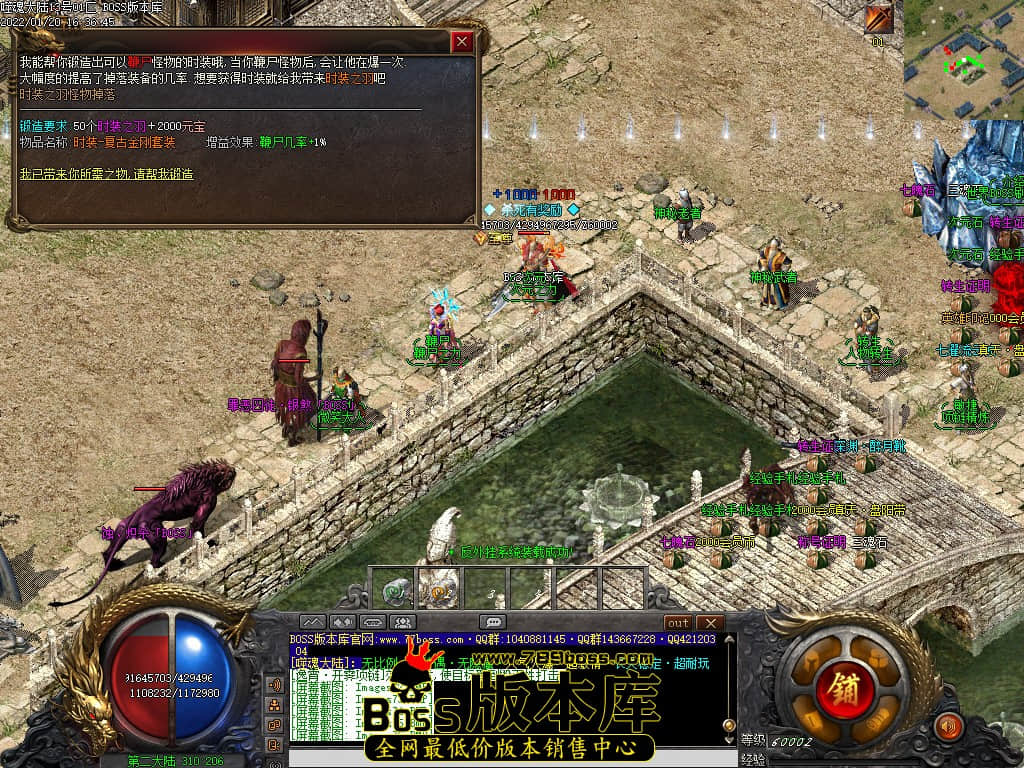Open the minimap in the corner
The image size is (1024, 768).
(x=963, y=59)
